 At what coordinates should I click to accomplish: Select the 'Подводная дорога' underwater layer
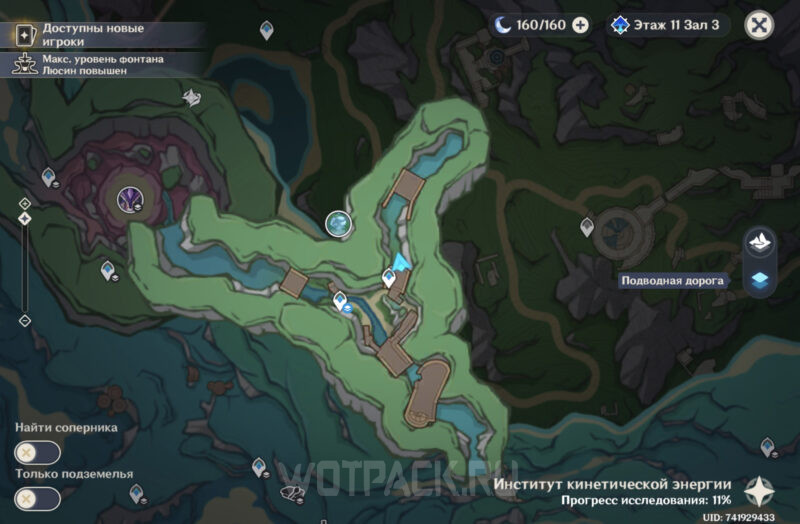[761, 281]
